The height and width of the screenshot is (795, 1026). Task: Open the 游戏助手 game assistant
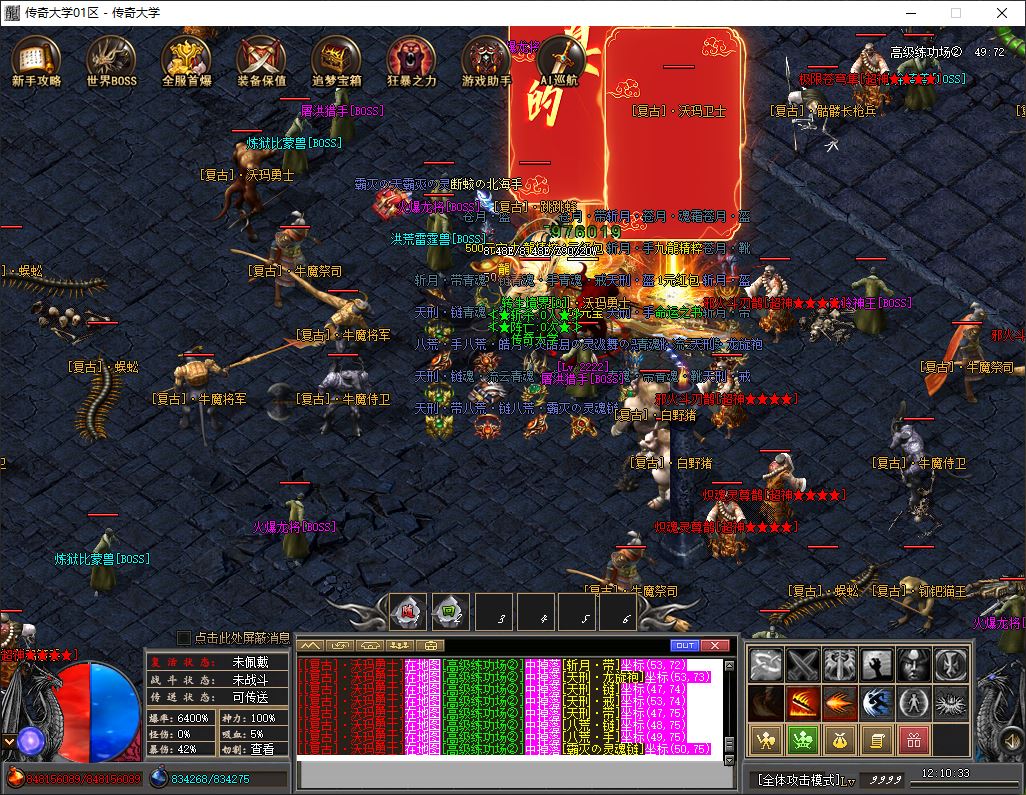(487, 61)
